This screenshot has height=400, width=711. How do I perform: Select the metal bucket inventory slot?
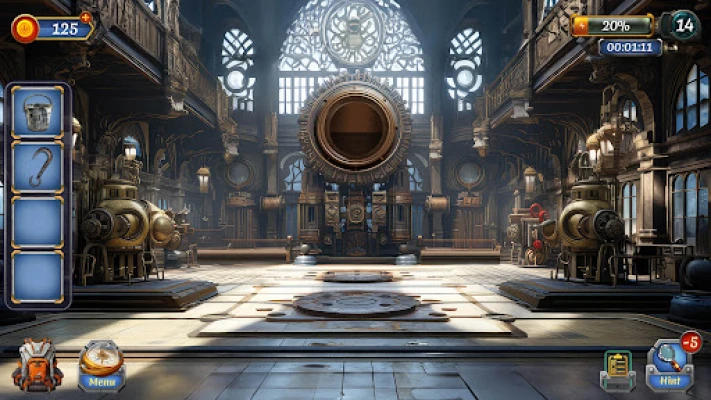pyautogui.click(x=38, y=111)
